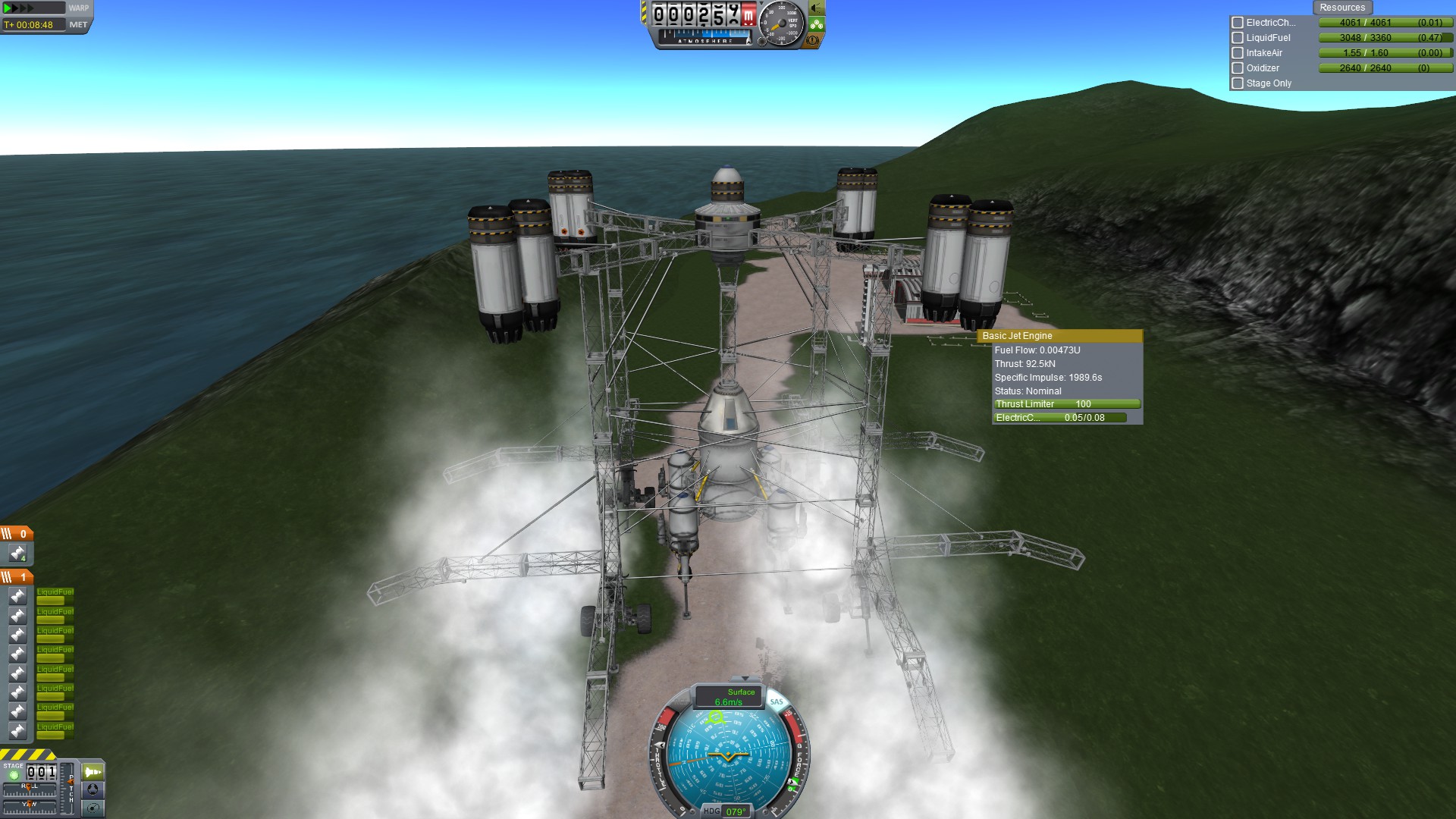Toggle the Stage Only checkbox

(1238, 83)
